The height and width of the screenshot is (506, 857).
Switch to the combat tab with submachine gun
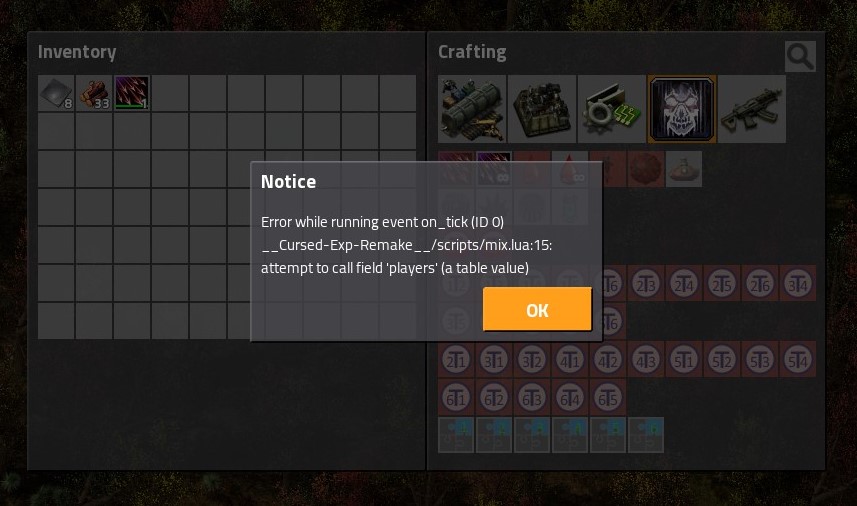(x=751, y=109)
